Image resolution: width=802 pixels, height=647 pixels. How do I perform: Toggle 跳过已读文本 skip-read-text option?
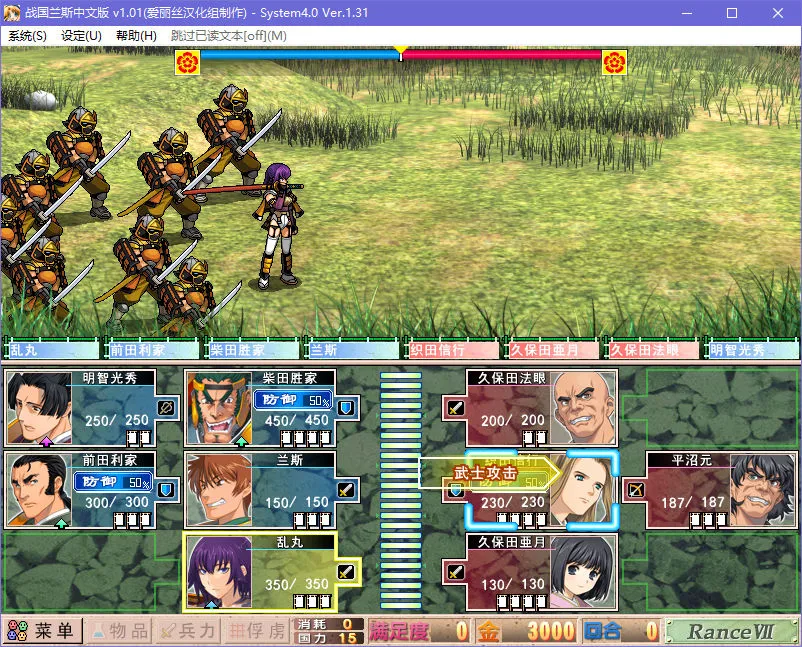(x=229, y=35)
